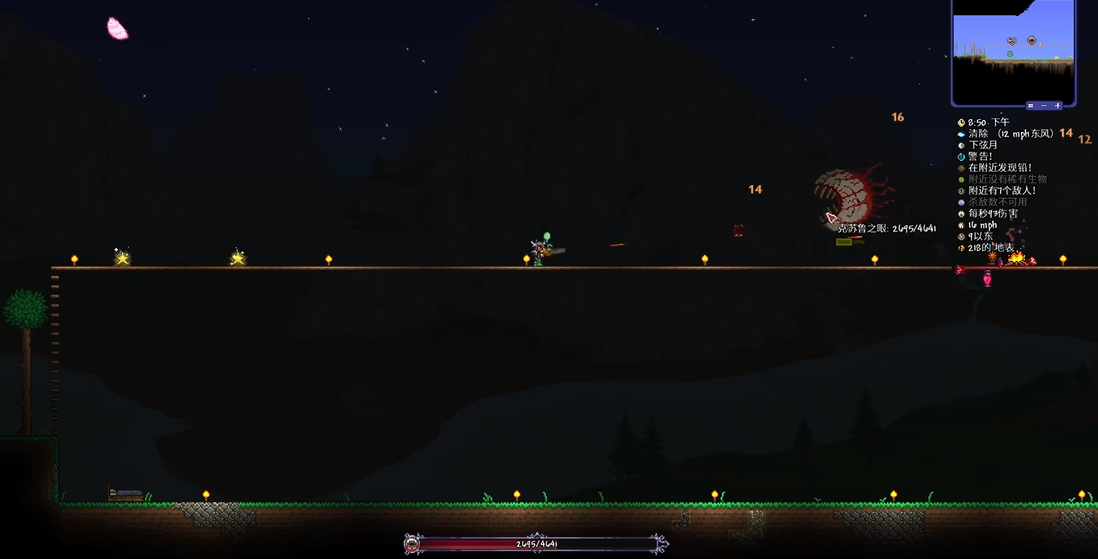The image size is (1098, 559).
Task: Toggle the depth meter info icon
Action: (x=962, y=248)
